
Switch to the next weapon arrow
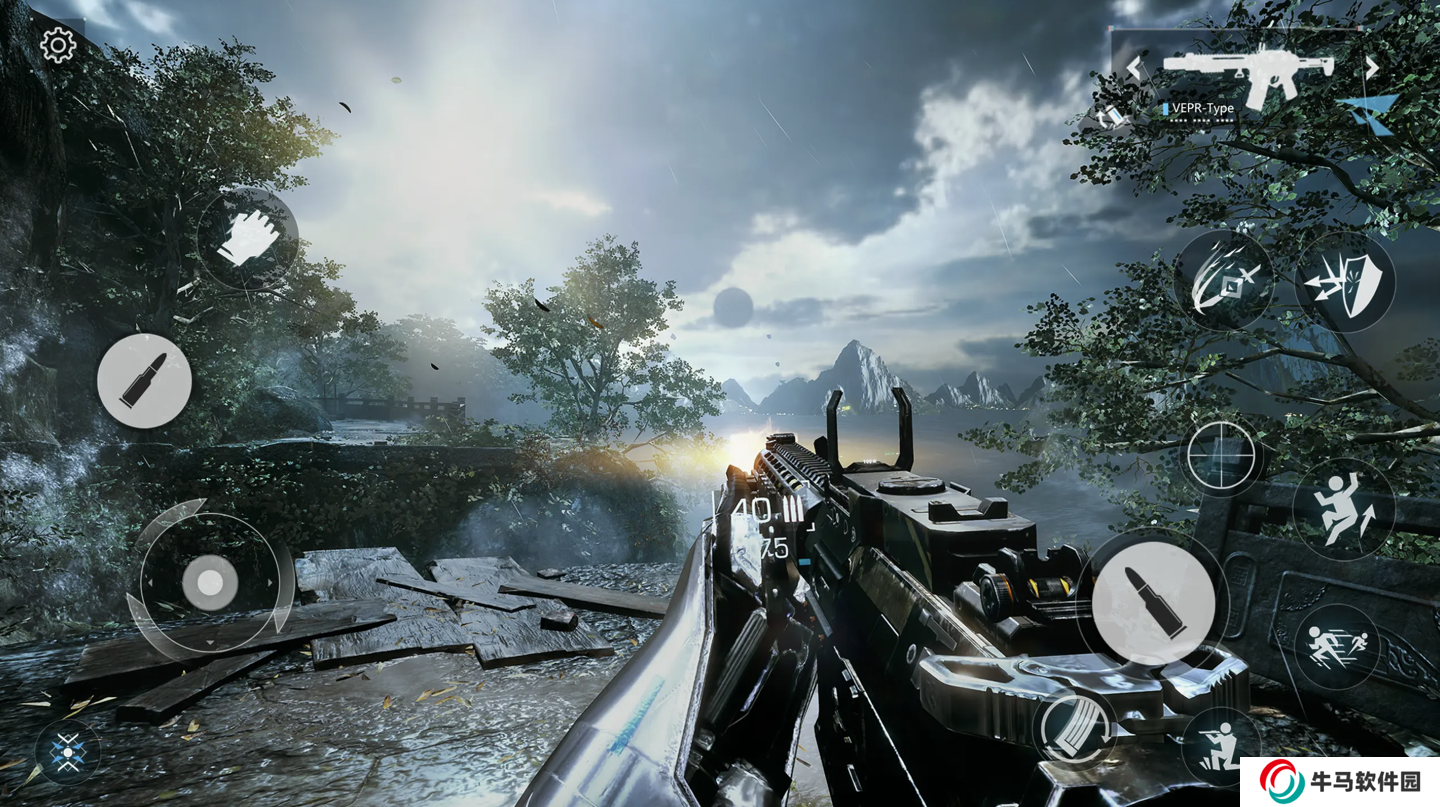1372,68
